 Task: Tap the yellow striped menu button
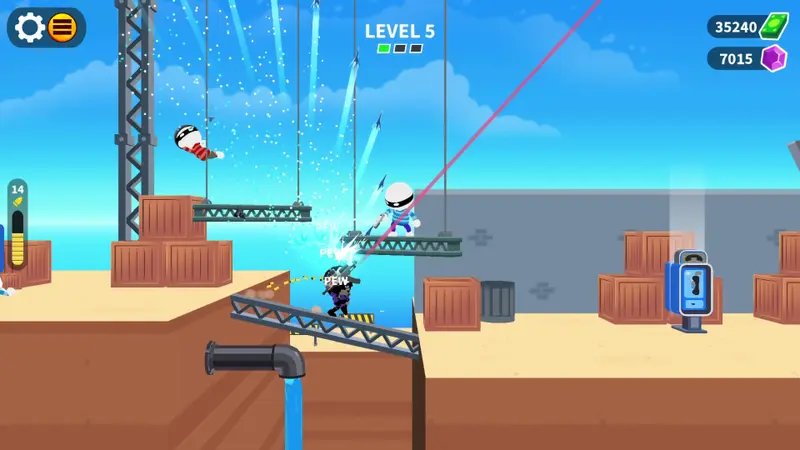(63, 27)
